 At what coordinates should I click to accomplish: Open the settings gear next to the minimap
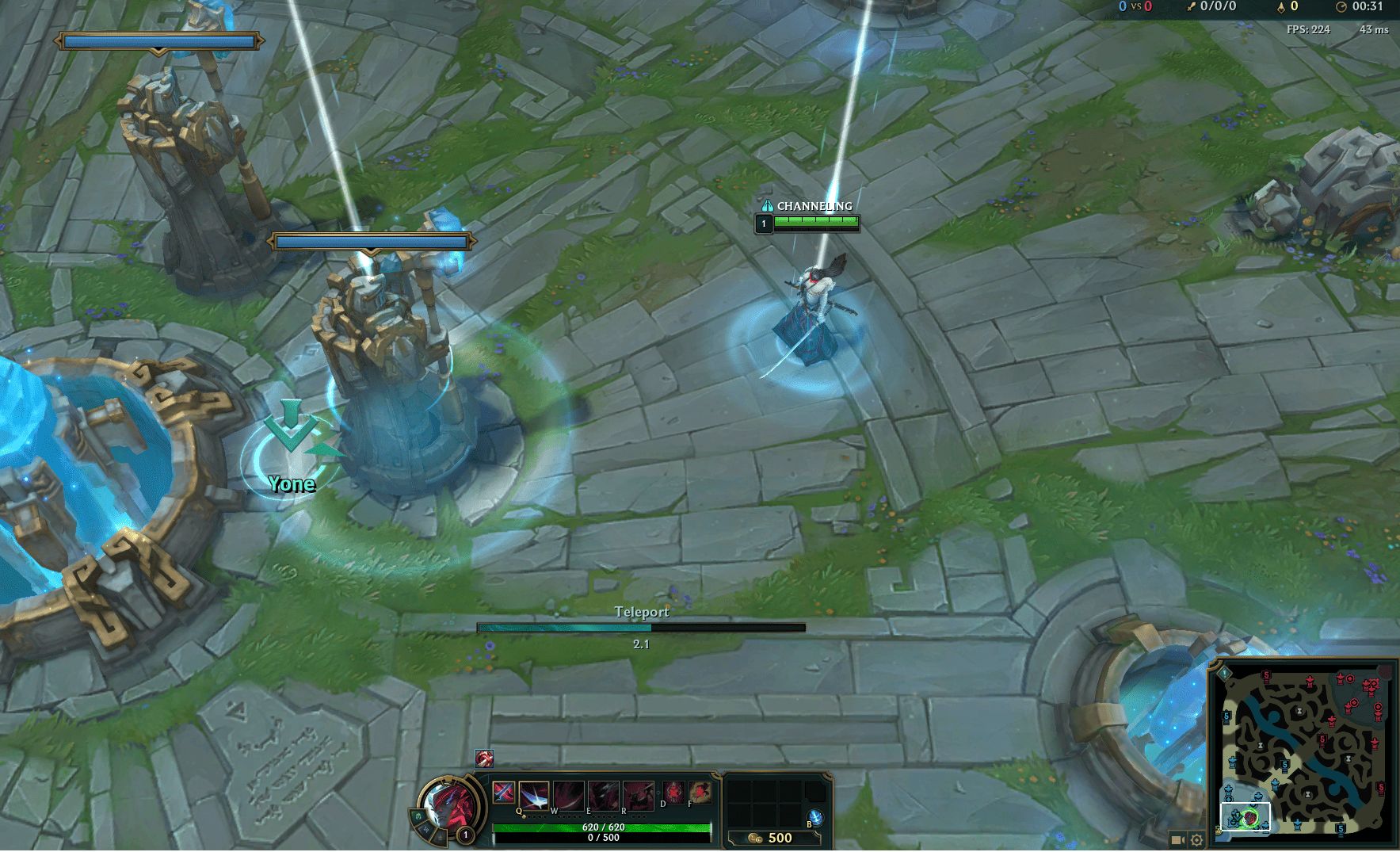pos(1197,840)
